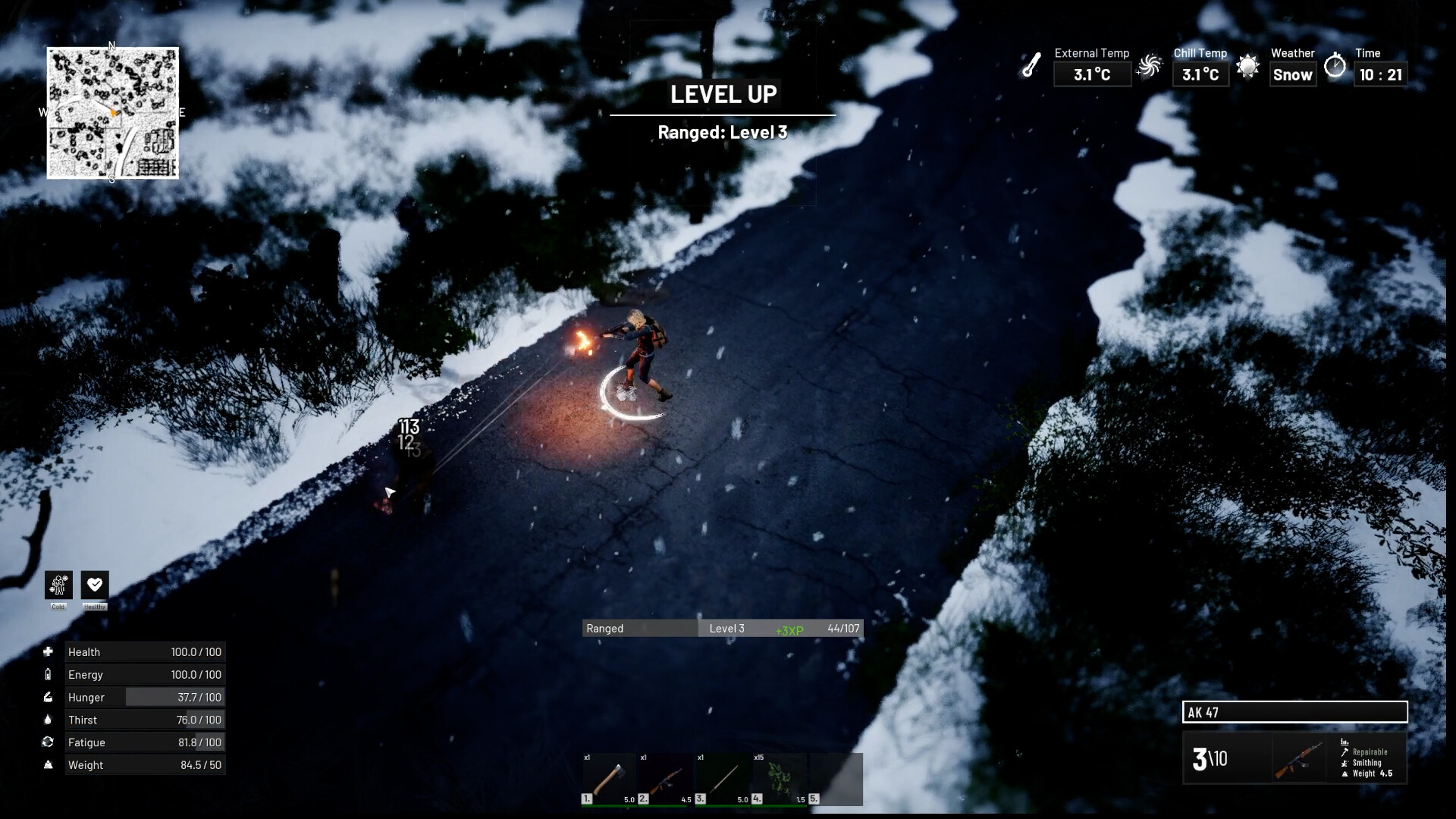1456x819 pixels.
Task: Choose the wooden spear hotbar slot
Action: click(x=722, y=779)
